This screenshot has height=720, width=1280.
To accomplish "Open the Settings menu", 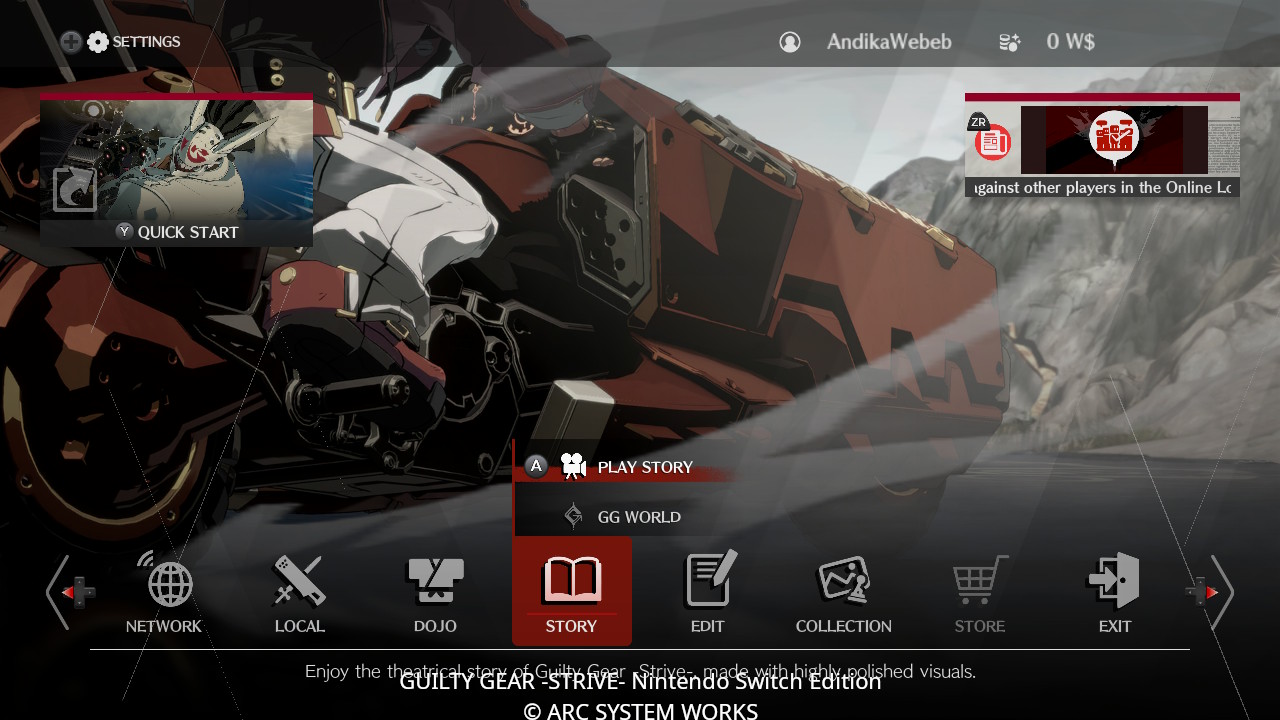I will (134, 42).
